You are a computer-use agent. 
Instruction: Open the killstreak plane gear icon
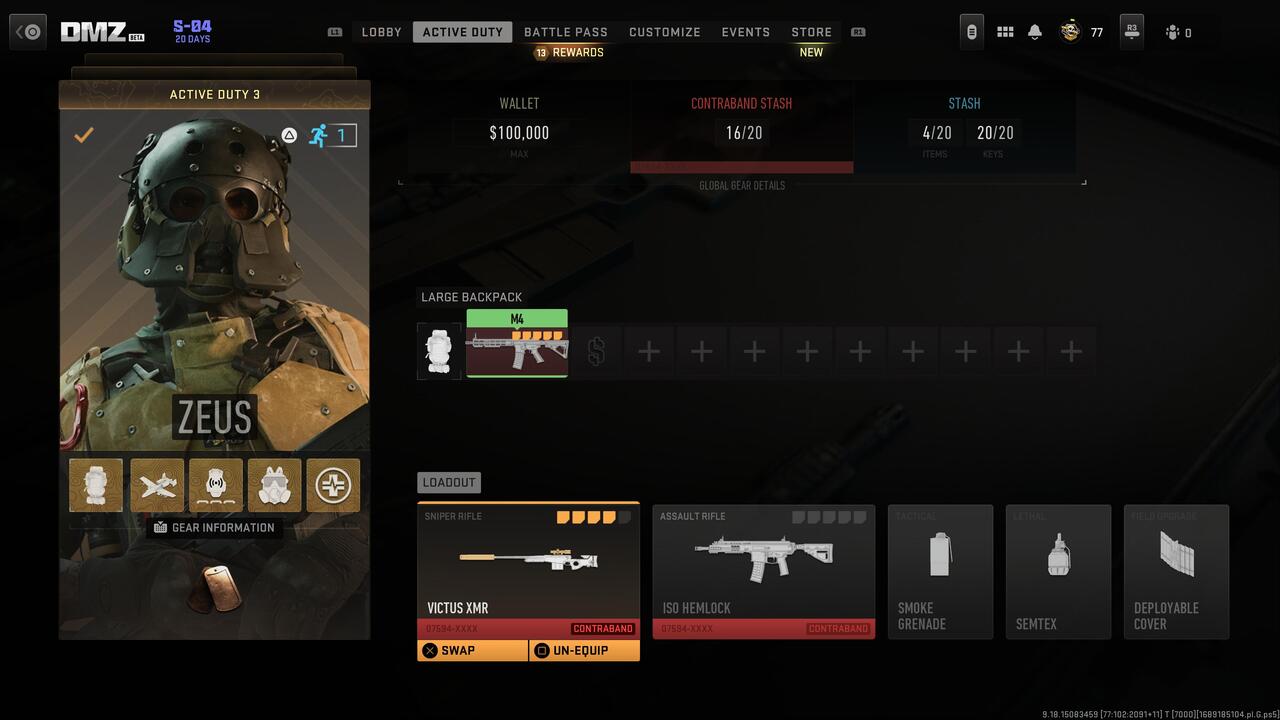[x=156, y=485]
